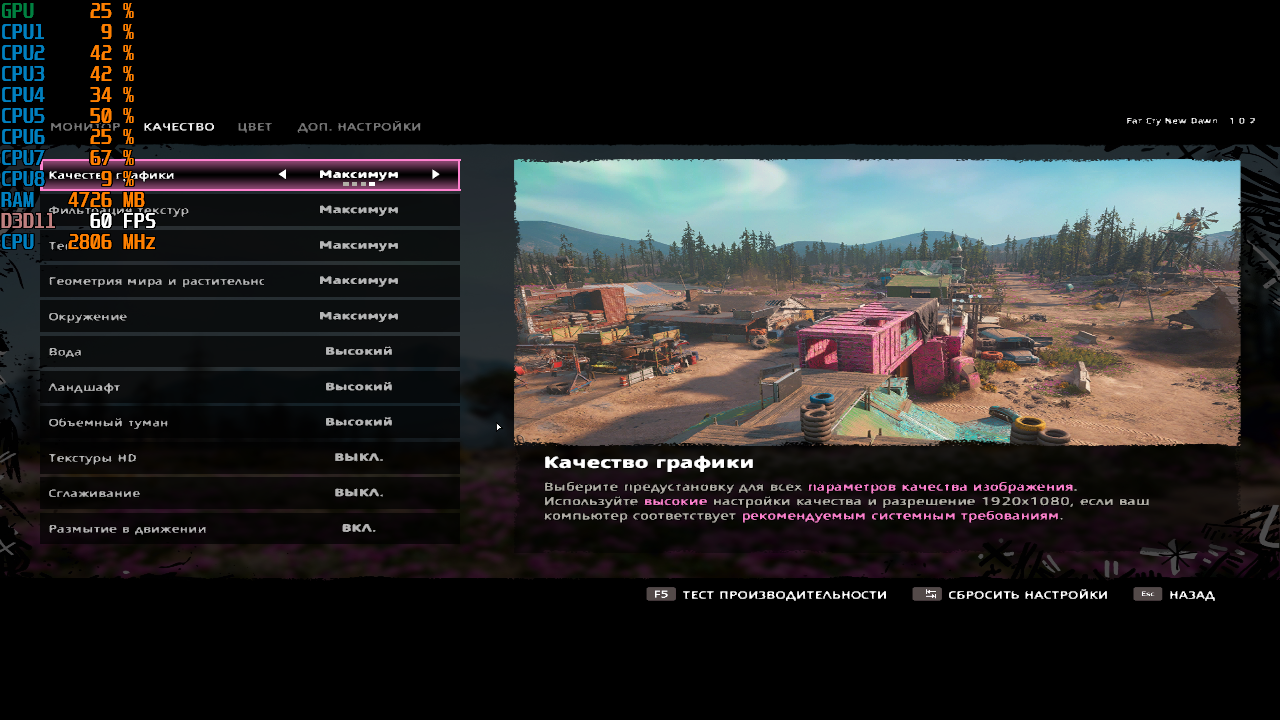This screenshot has width=1280, height=720.
Task: Click Сбросить настройки to reset settings
Action: coord(1011,595)
